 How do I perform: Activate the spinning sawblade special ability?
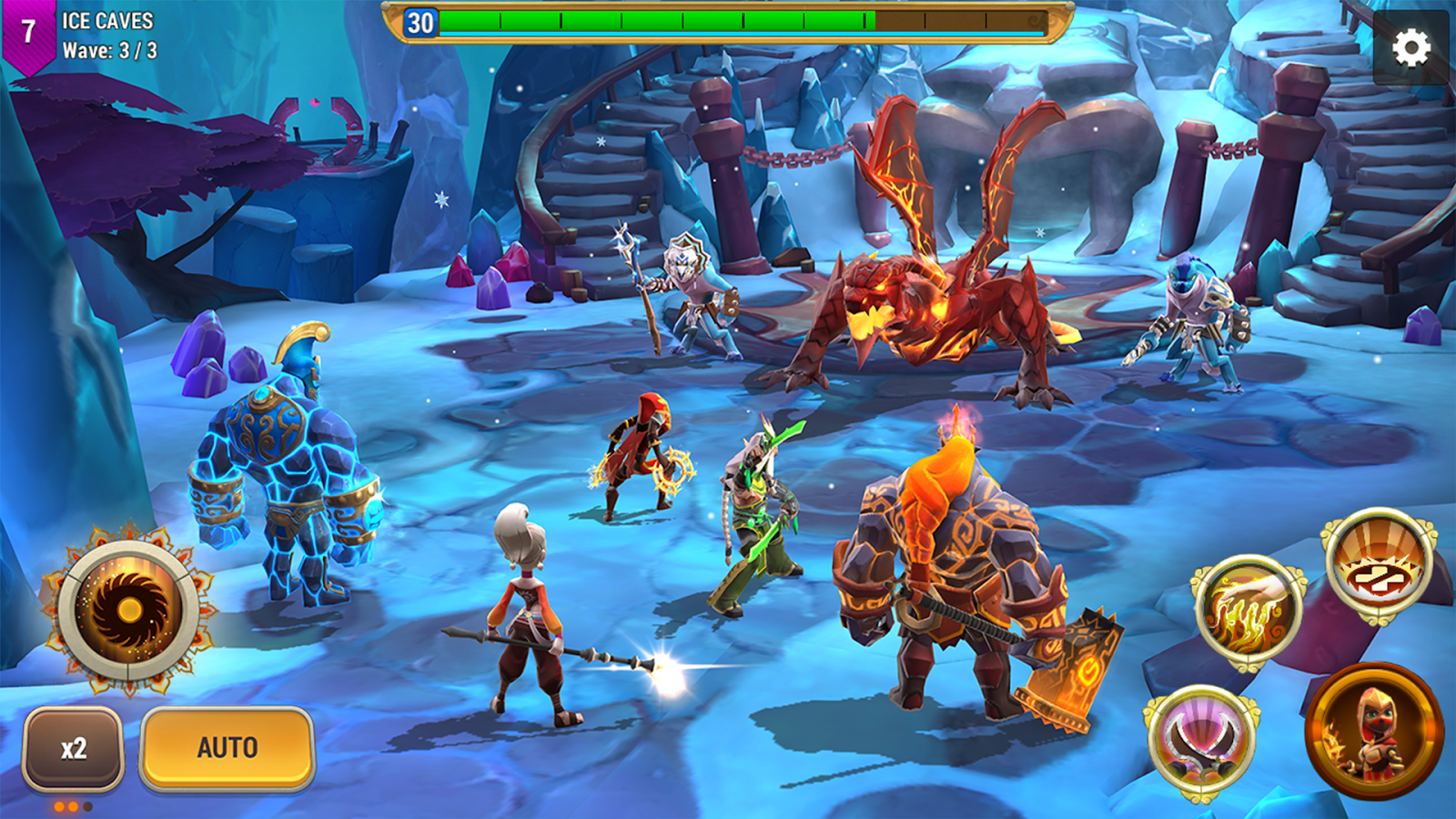[x=128, y=610]
